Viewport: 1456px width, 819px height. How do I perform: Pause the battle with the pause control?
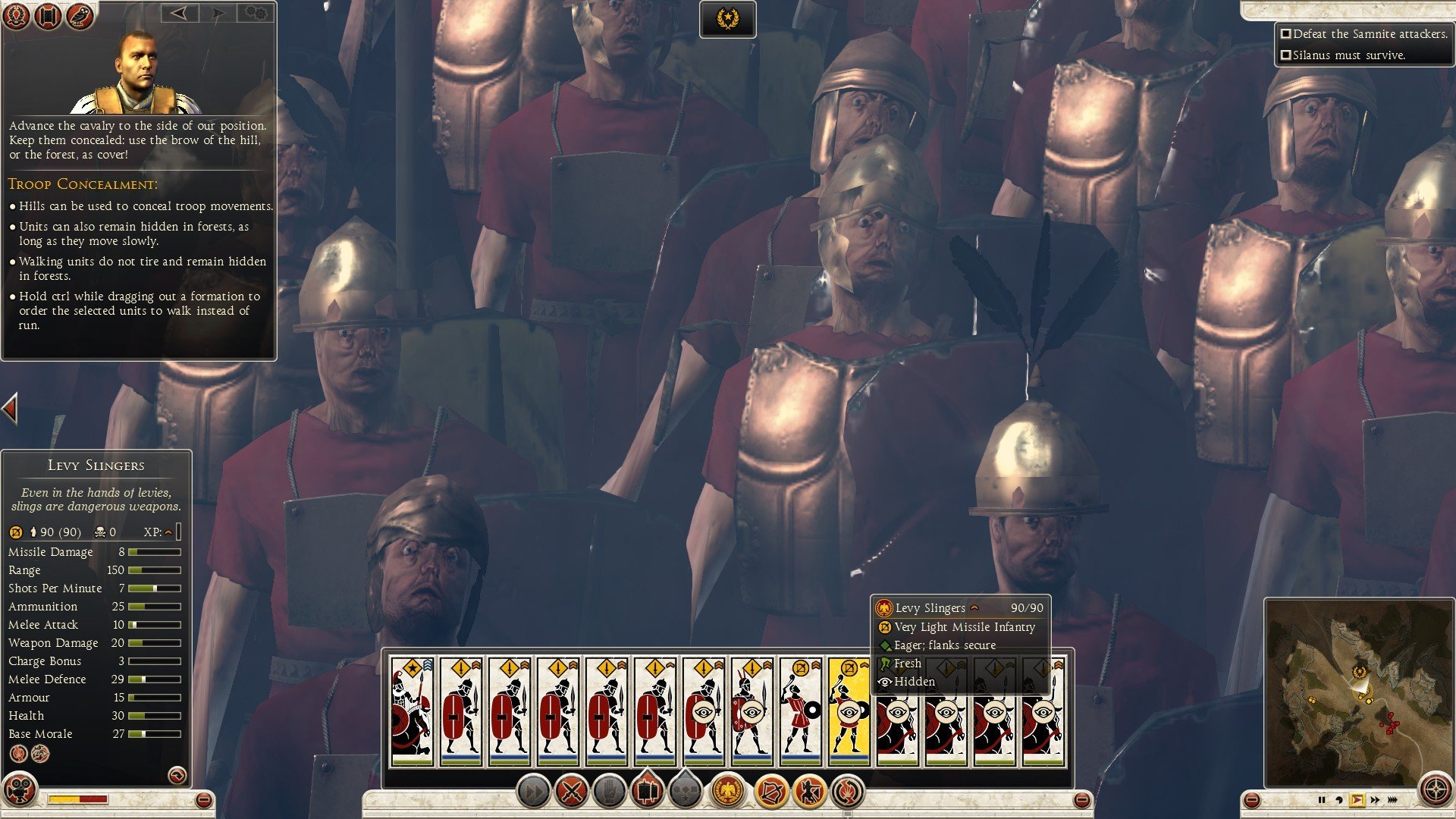point(1322,800)
